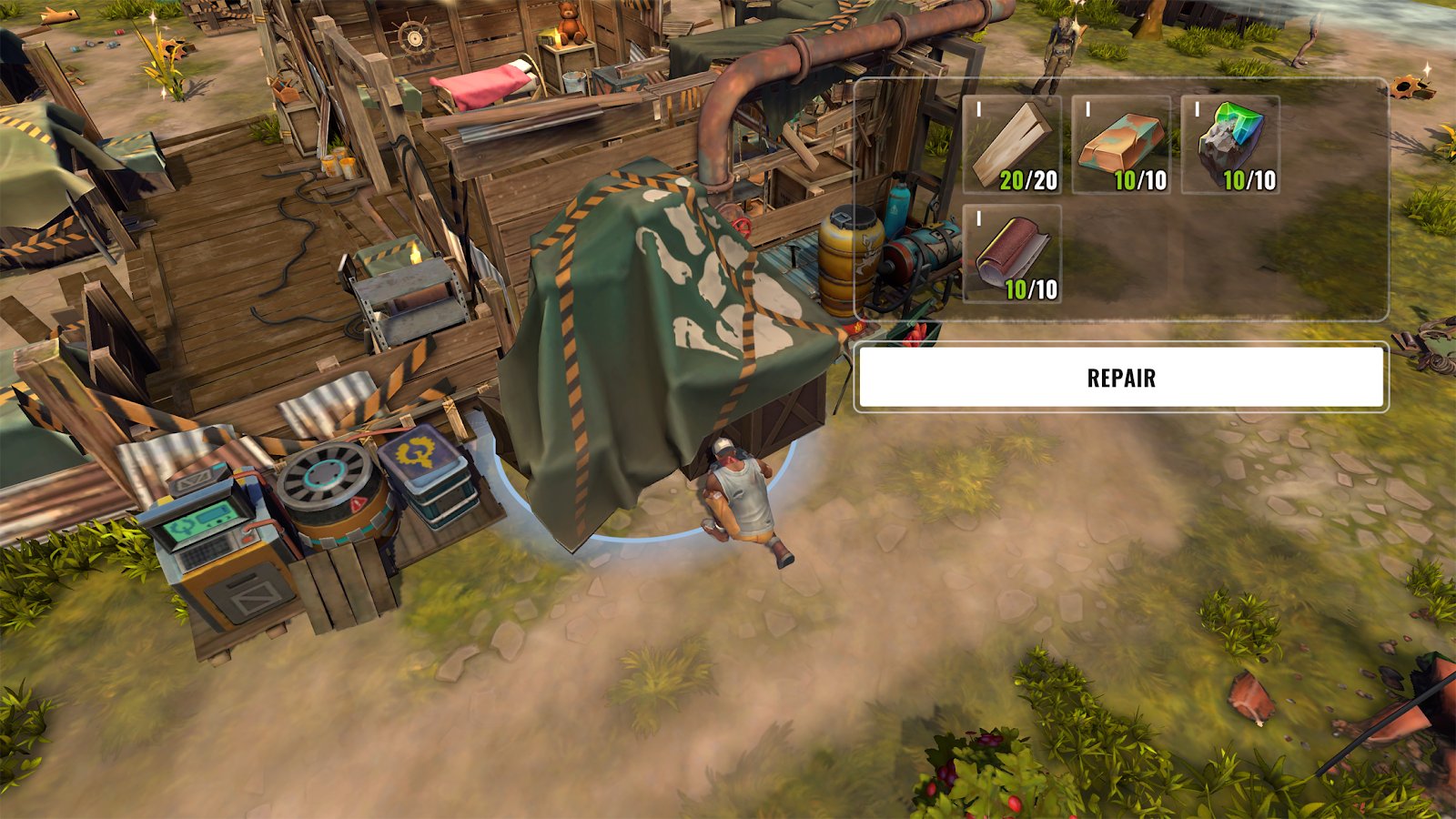This screenshot has width=1456, height=819.
Task: Select the wood plank resource slot
Action: [1012, 146]
